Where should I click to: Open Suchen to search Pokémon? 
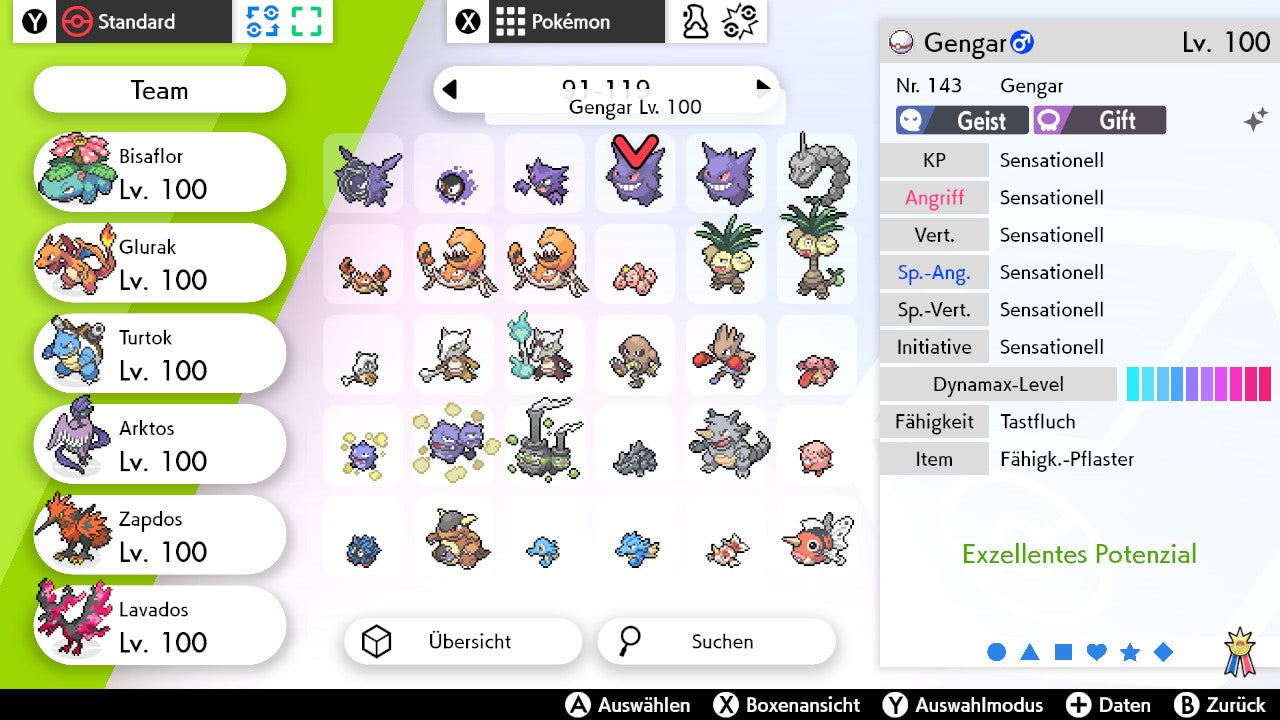point(716,641)
